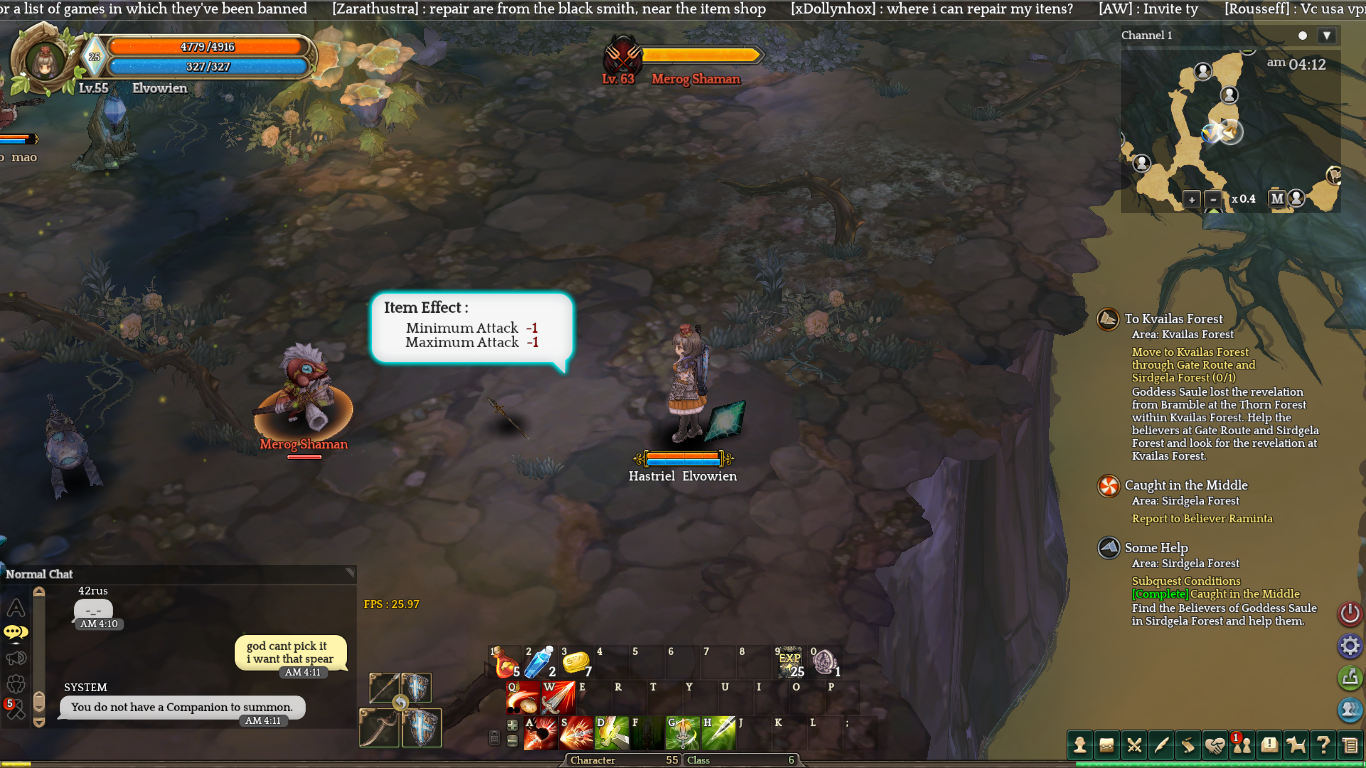1366x768 pixels.
Task: Open the Channel 1 dropdown arrow
Action: click(1327, 36)
